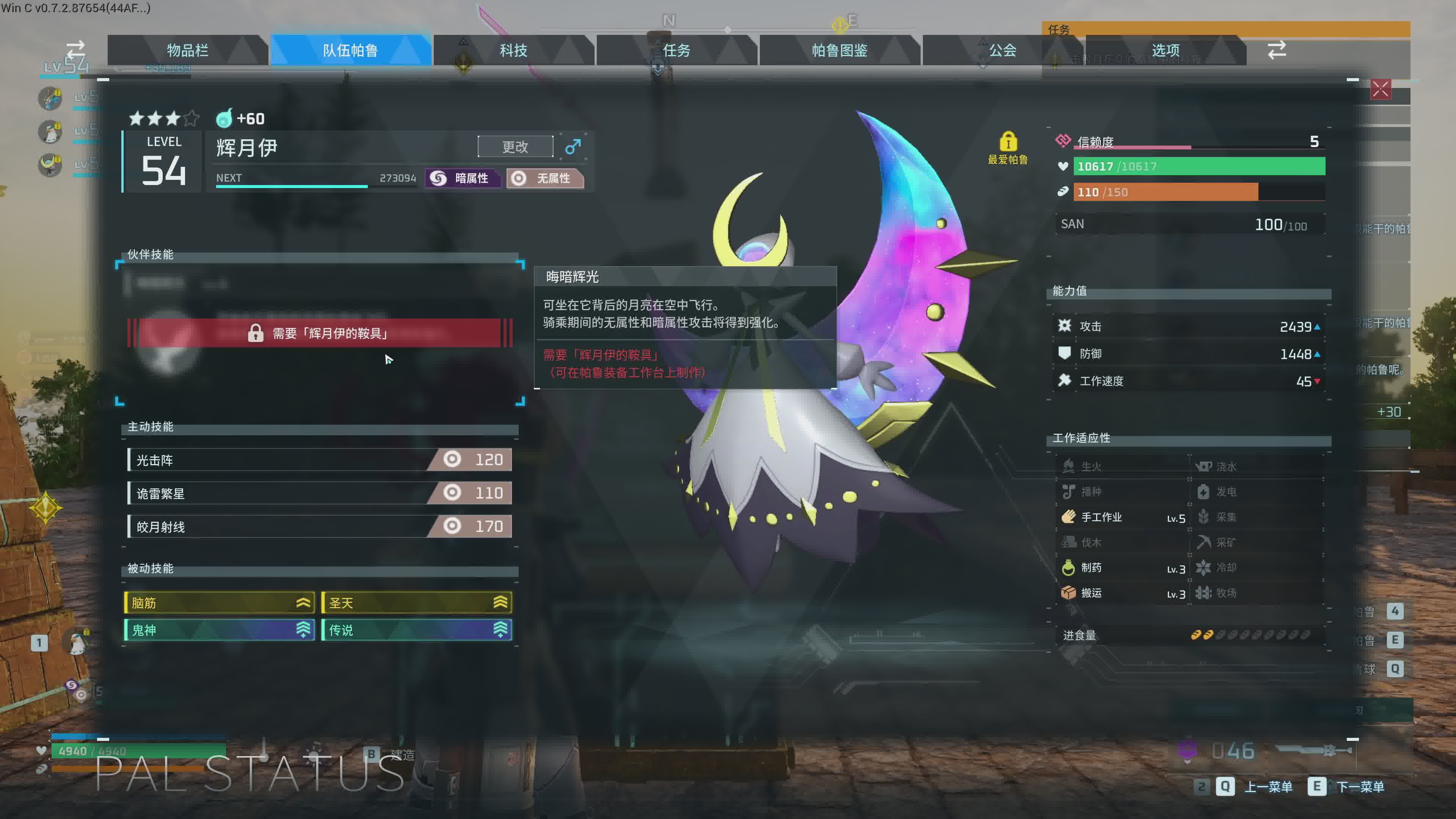1456x819 pixels.
Task: Select the locked saddle partner skill bar
Action: (319, 333)
